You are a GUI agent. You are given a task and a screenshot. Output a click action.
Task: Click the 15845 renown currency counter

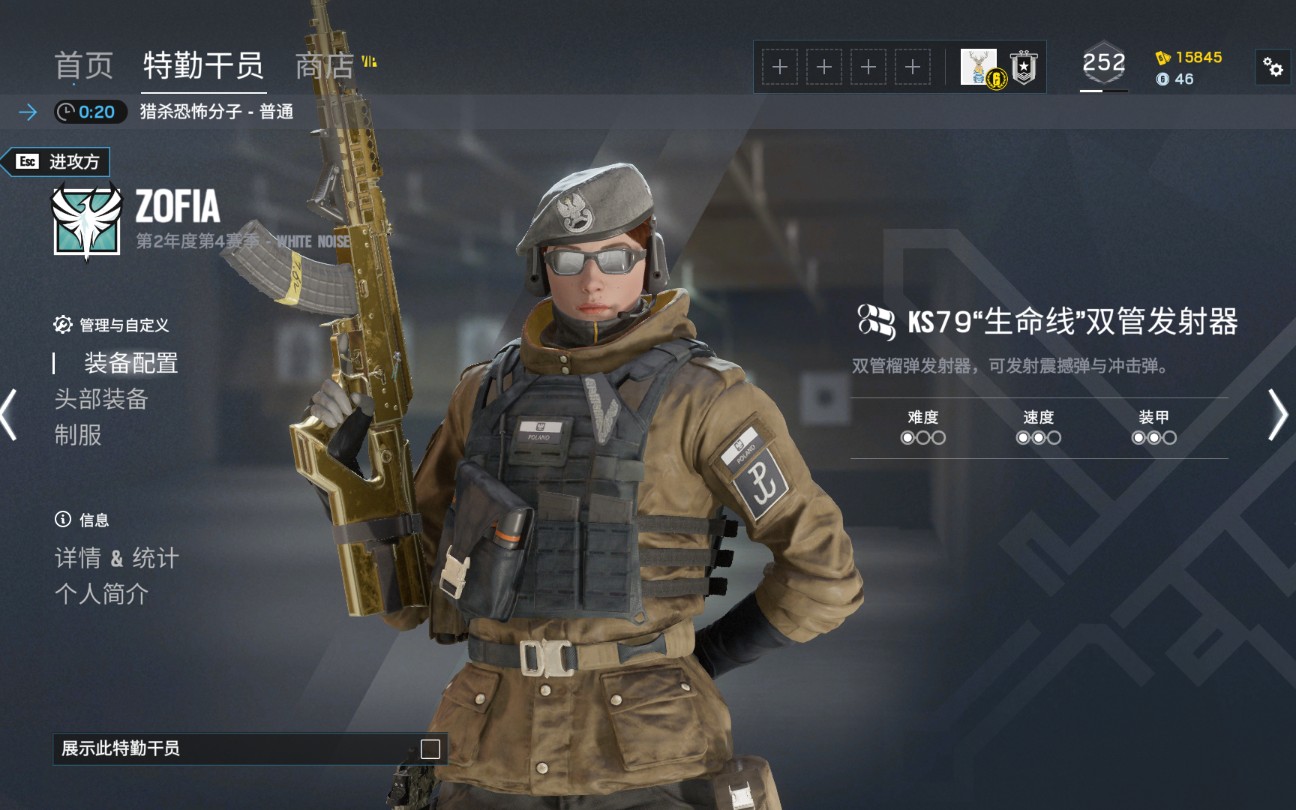1188,57
